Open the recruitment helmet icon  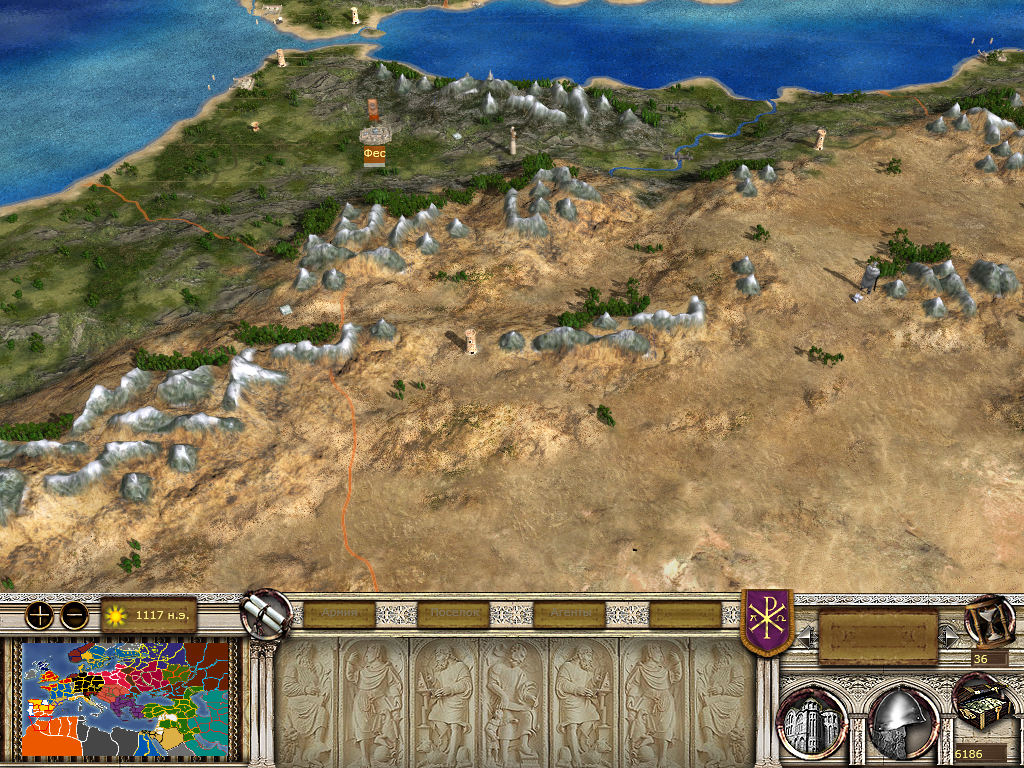tap(902, 721)
